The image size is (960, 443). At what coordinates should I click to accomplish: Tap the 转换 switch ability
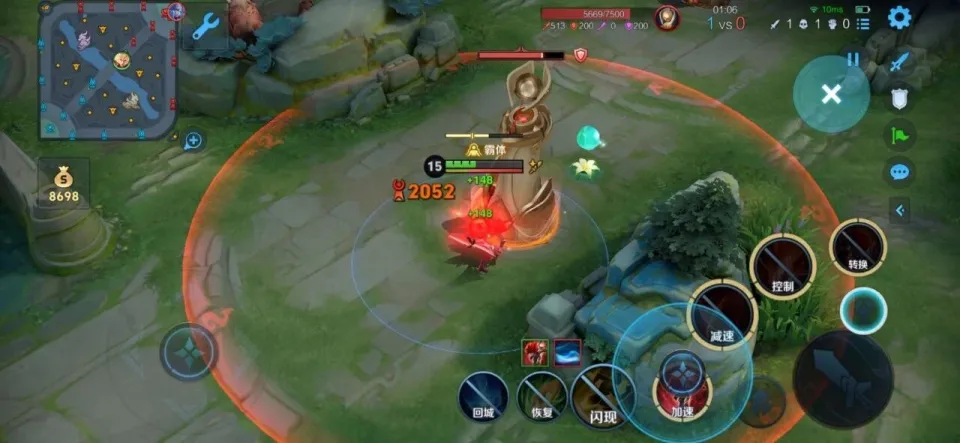[x=858, y=246]
